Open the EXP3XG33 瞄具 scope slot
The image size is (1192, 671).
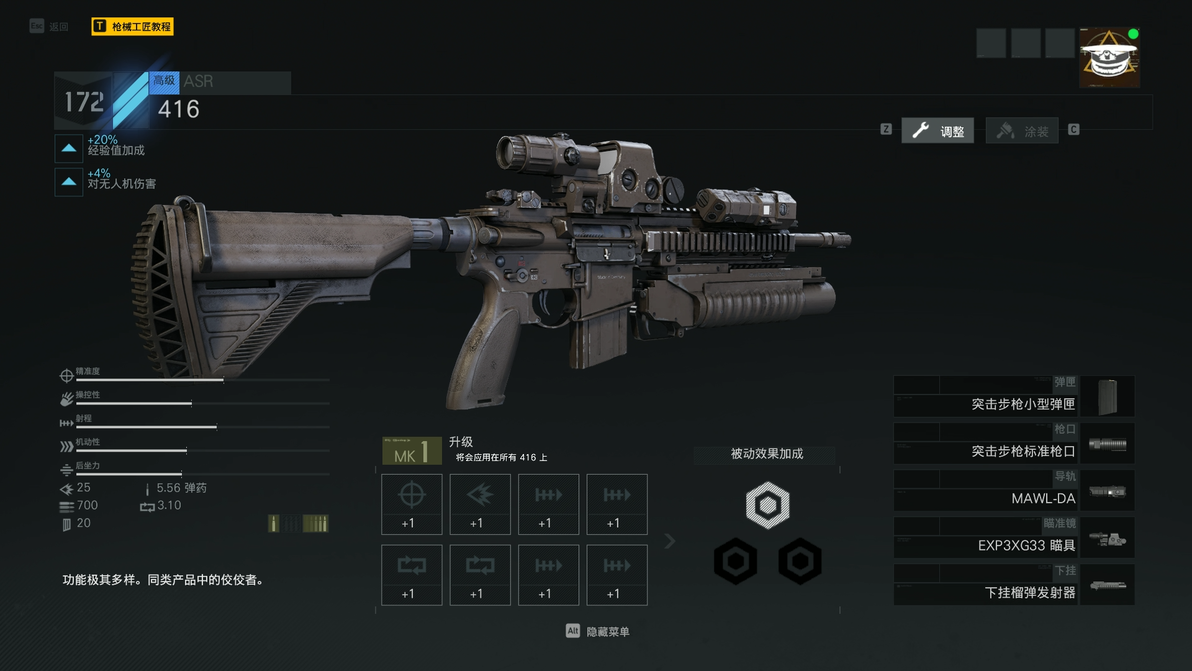point(1013,539)
